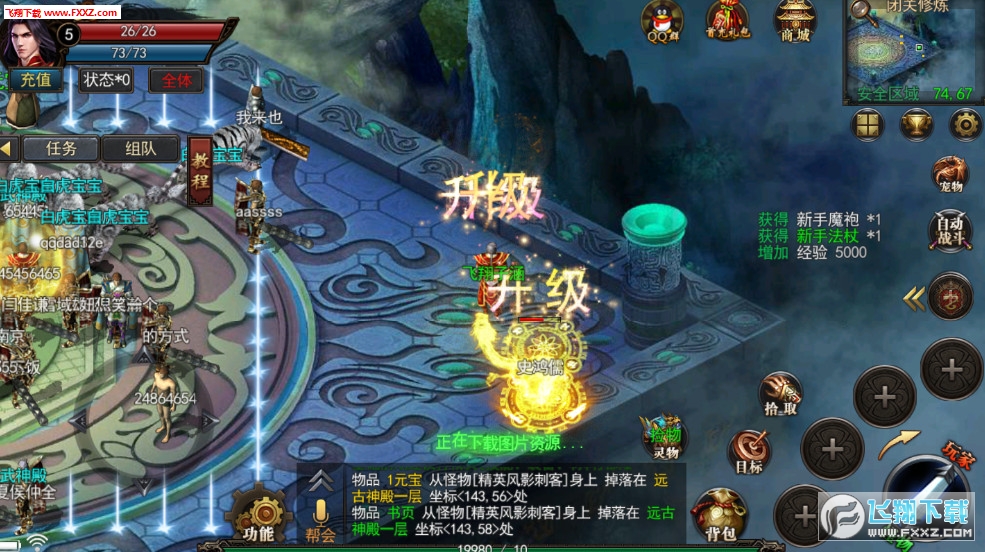Viewport: 985px width, 552px height.
Task: Tap the 目标 target button
Action: tap(748, 452)
